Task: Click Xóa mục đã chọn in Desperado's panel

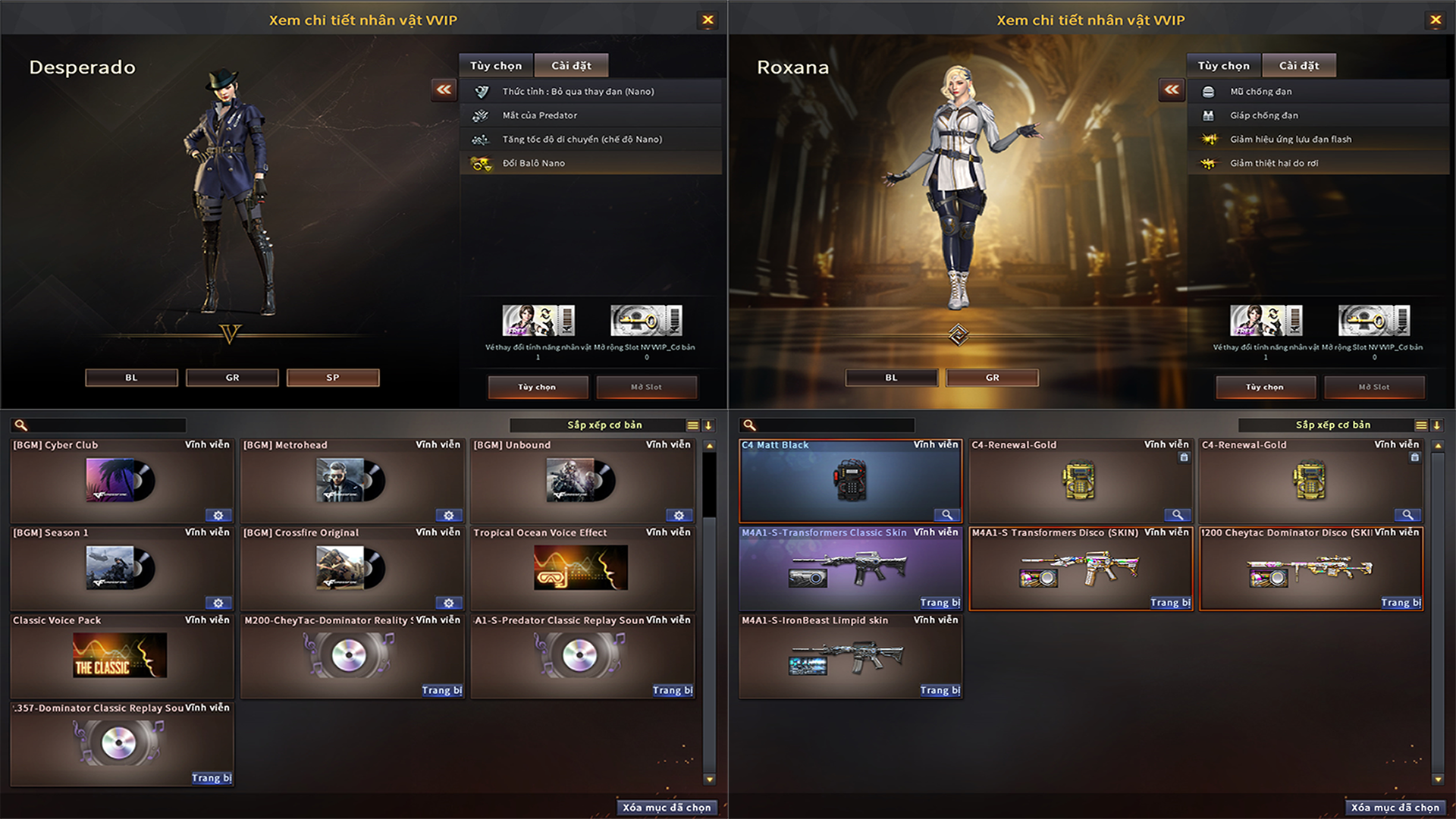Action: tap(667, 808)
